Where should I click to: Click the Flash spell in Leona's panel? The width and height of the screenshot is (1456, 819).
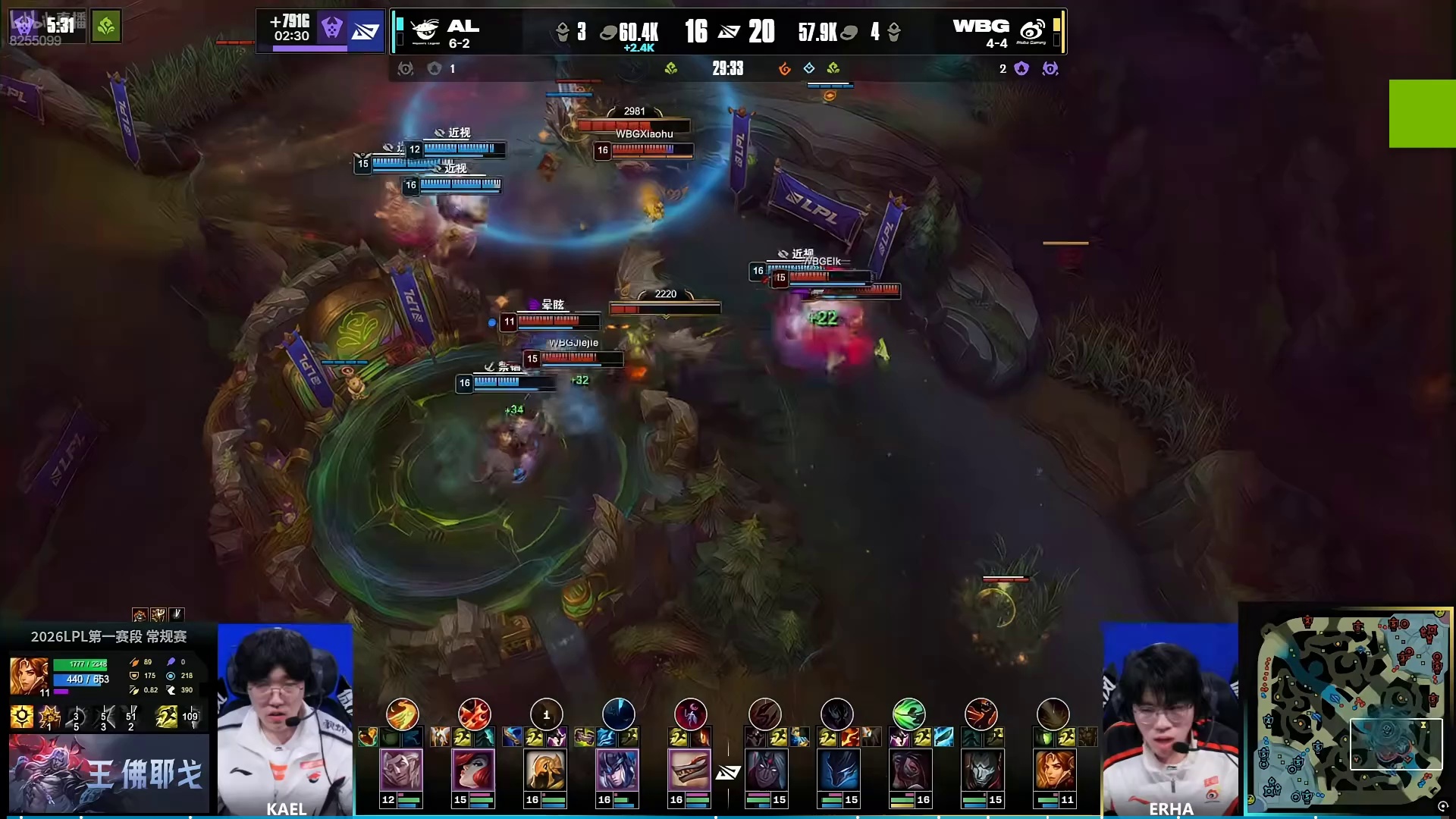click(166, 716)
